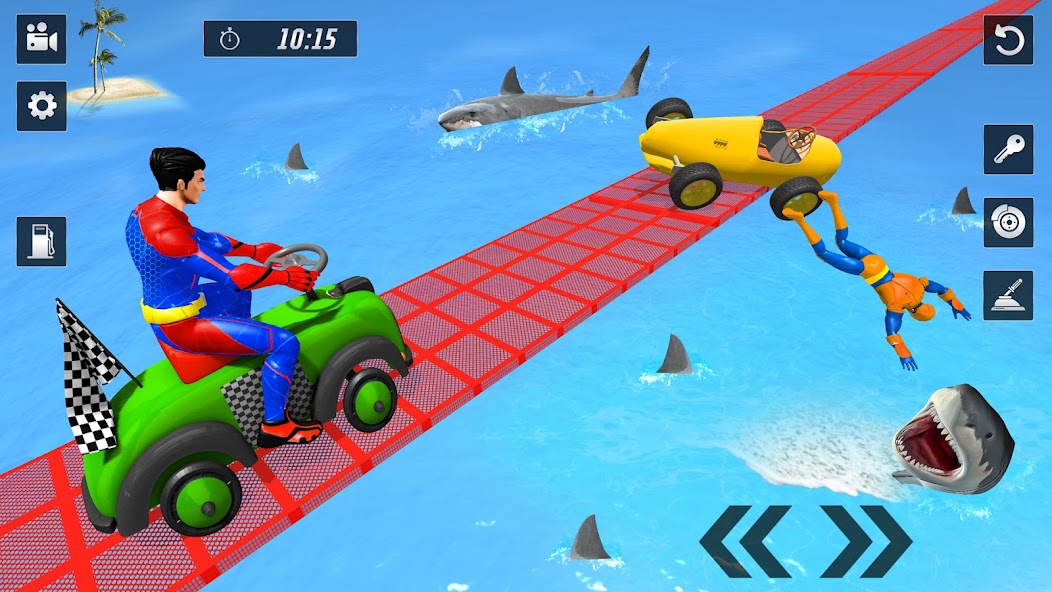
Task: Open the gear settings menu
Action: pyautogui.click(x=41, y=106)
